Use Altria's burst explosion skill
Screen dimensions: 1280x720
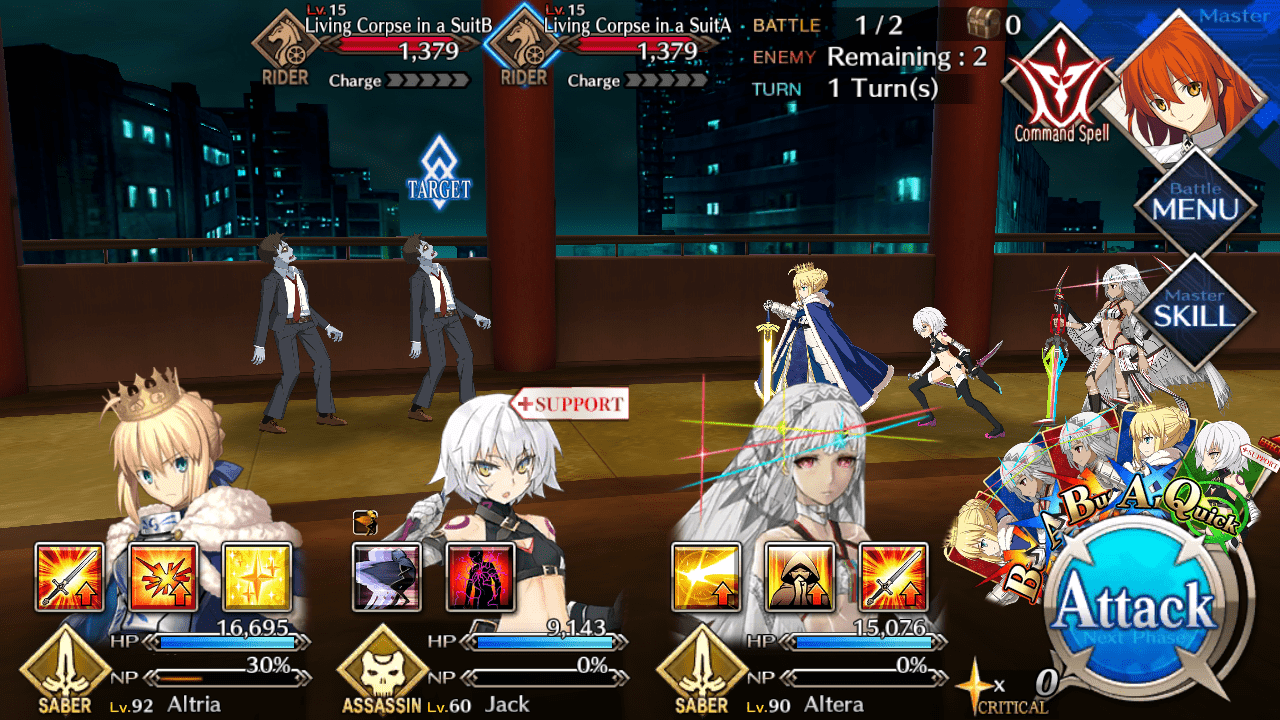coord(163,577)
